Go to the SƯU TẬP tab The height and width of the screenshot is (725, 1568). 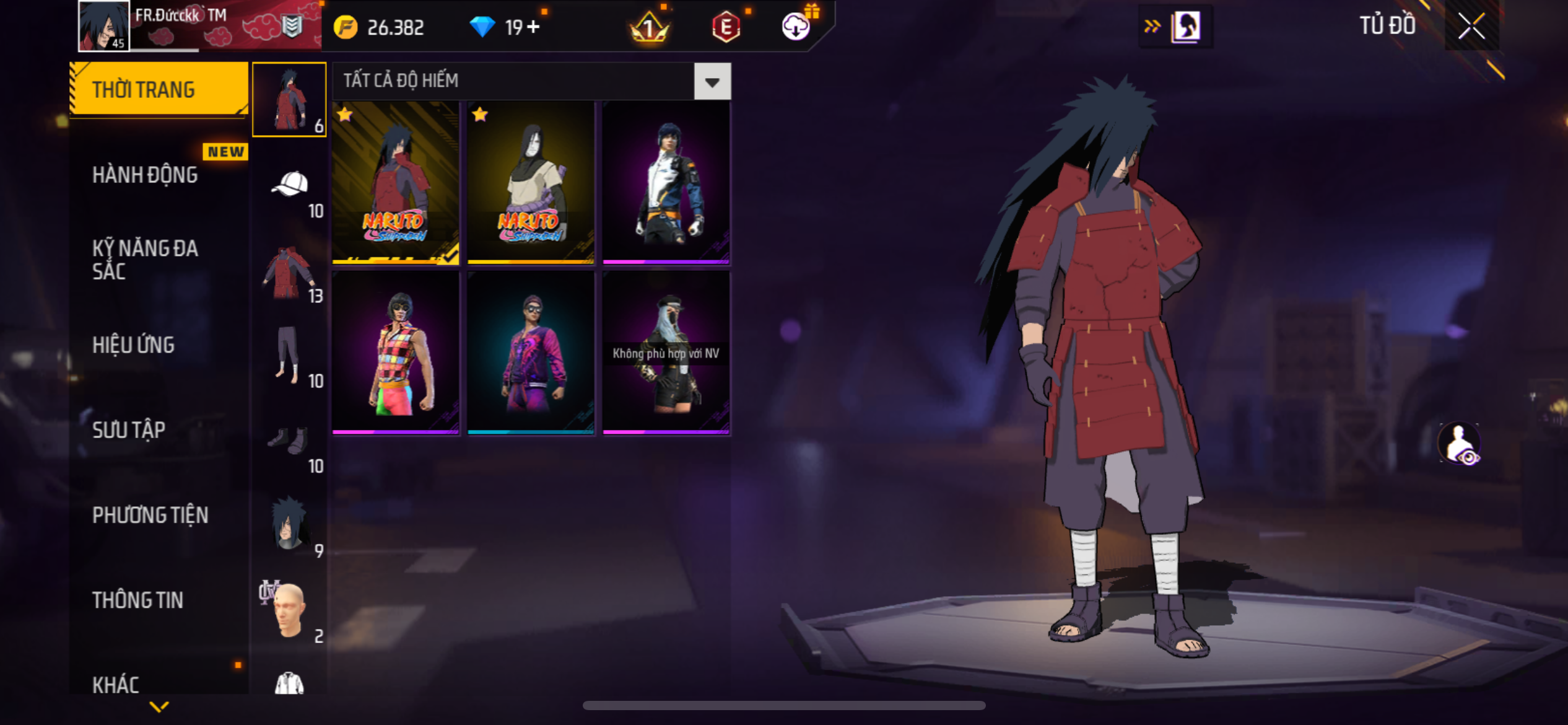tap(129, 429)
